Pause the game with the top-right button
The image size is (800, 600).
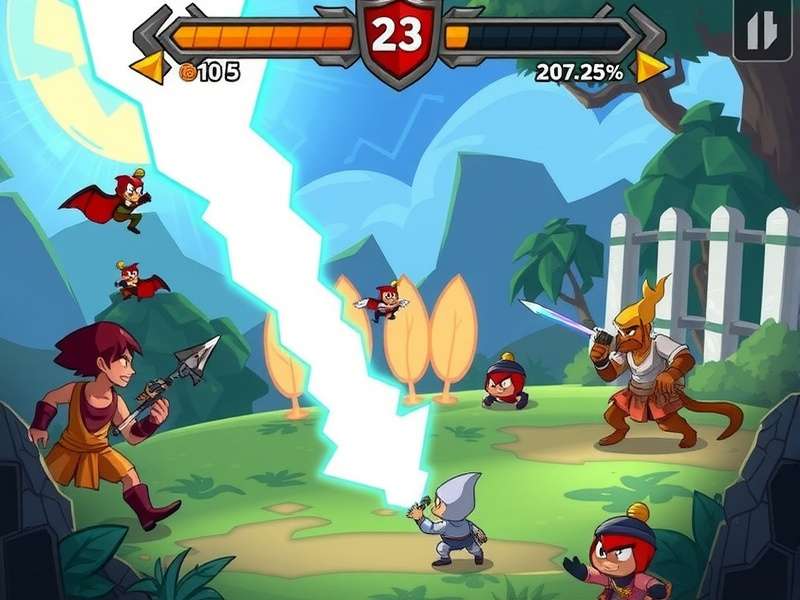(x=762, y=33)
